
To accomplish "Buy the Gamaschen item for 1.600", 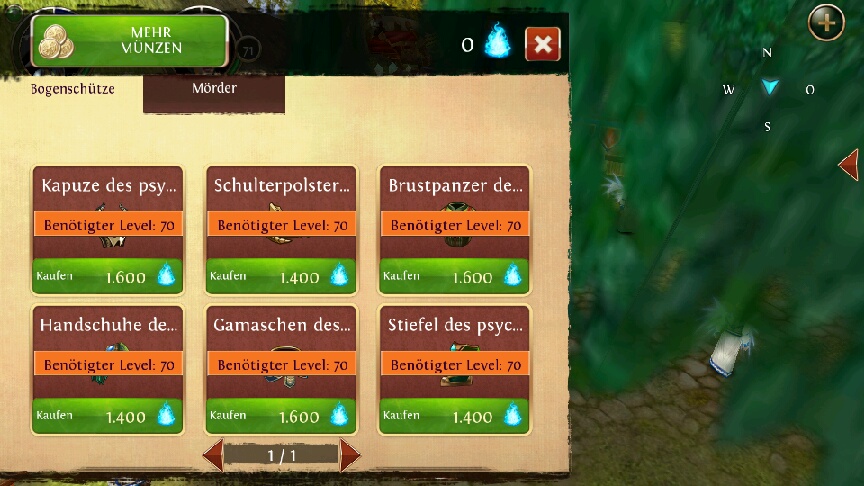I will 281,416.
